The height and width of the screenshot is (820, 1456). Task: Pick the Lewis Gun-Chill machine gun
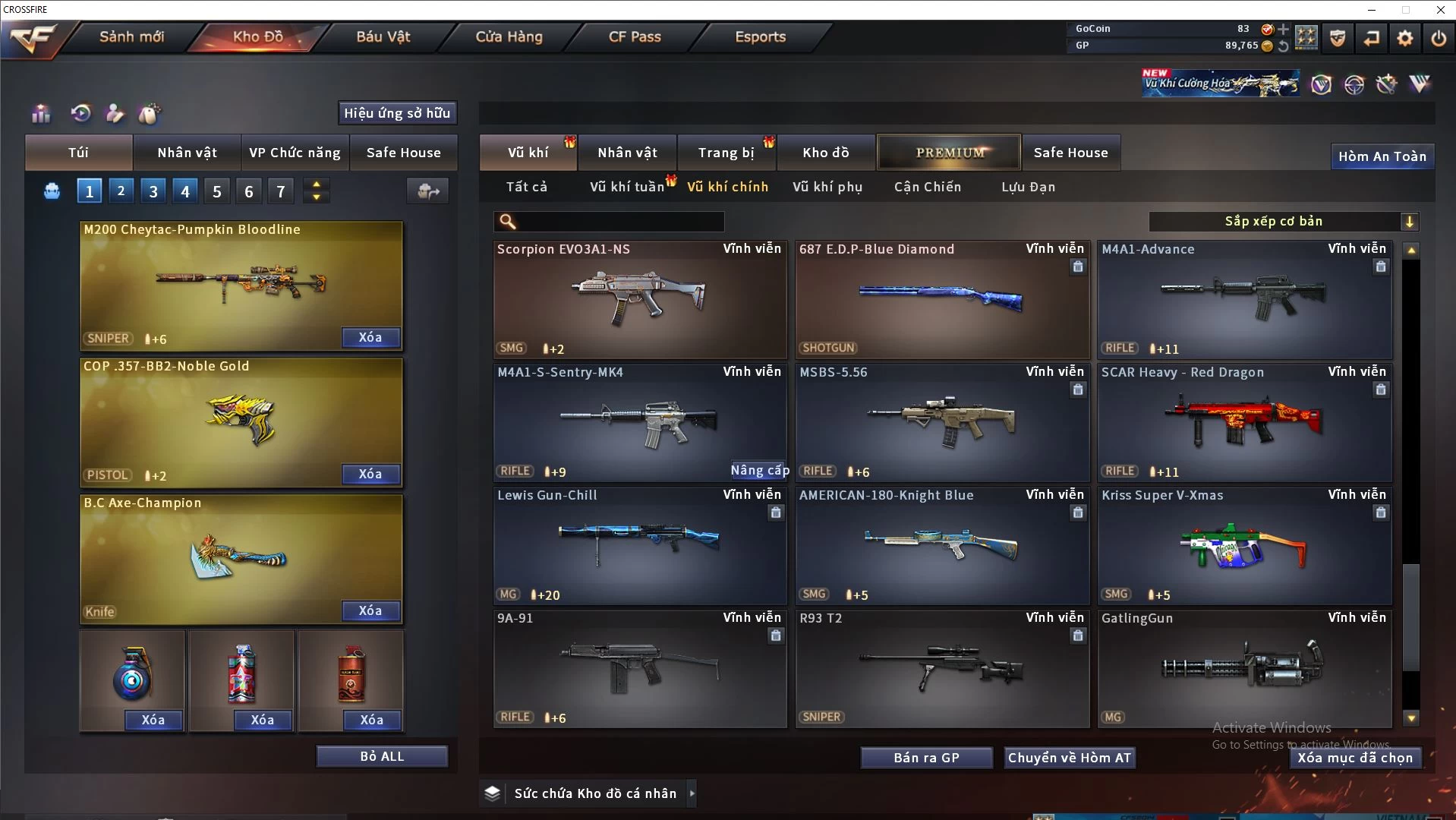point(639,545)
